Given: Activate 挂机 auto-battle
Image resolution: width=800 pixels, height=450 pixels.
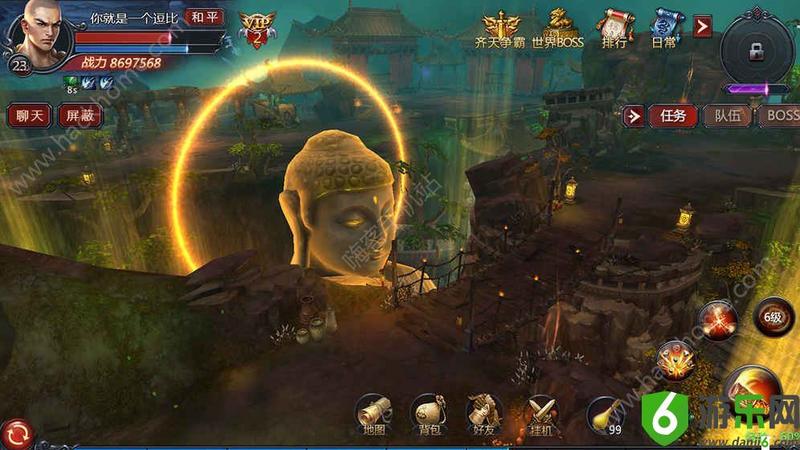Looking at the screenshot, I should (x=541, y=415).
